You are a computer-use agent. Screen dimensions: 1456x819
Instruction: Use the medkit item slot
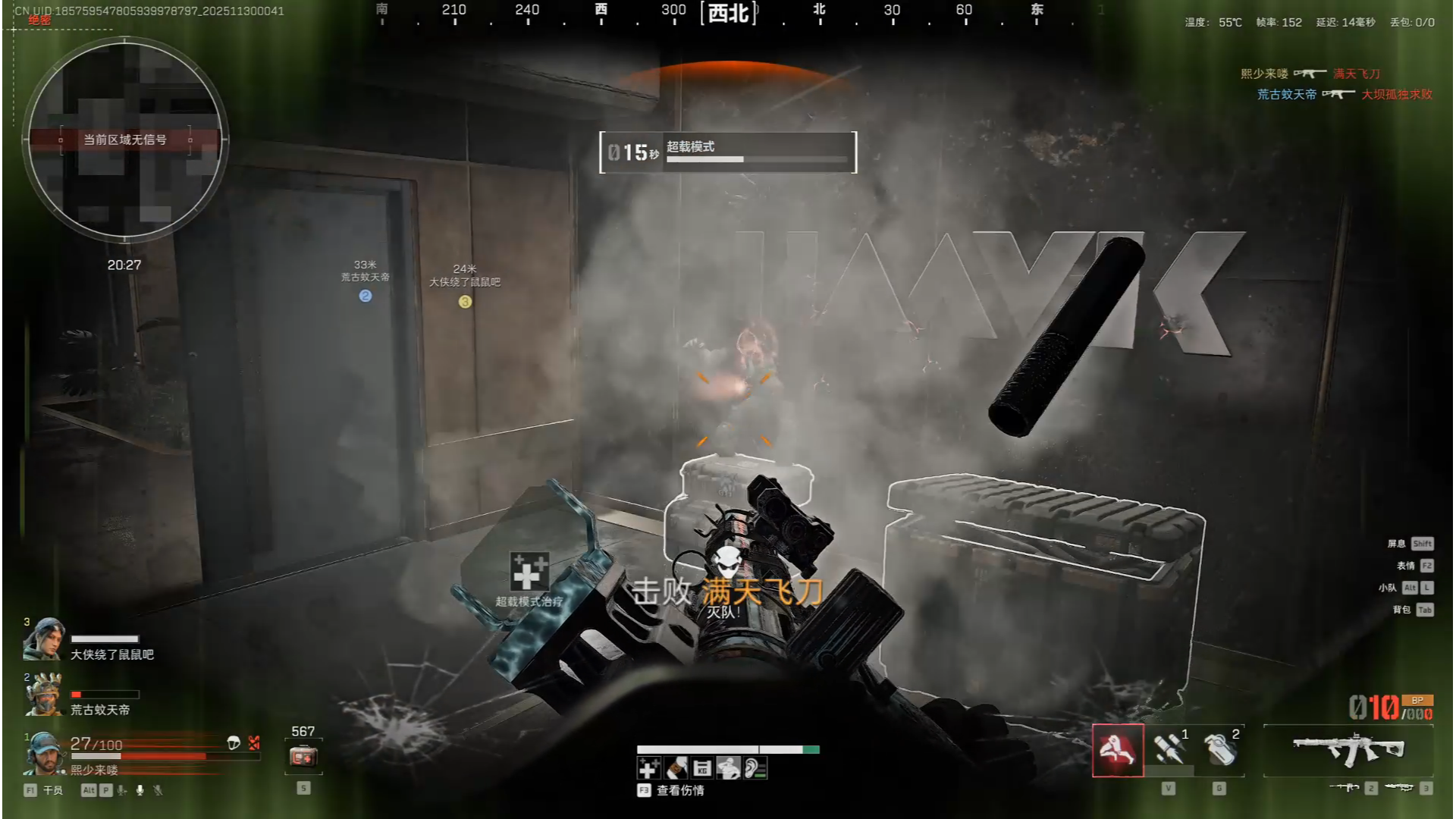tap(303, 756)
